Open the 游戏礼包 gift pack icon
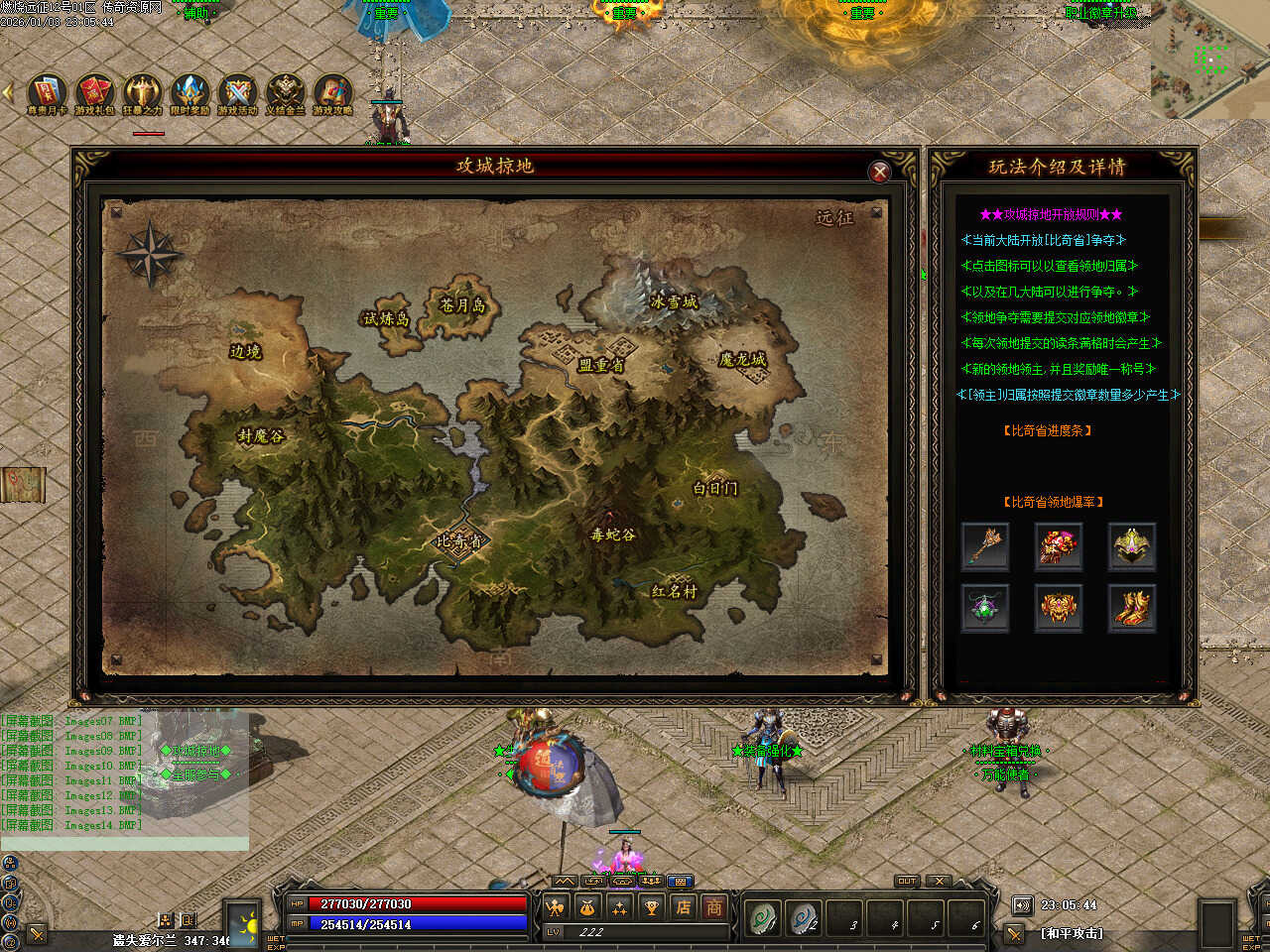Image resolution: width=1270 pixels, height=952 pixels. point(94,93)
